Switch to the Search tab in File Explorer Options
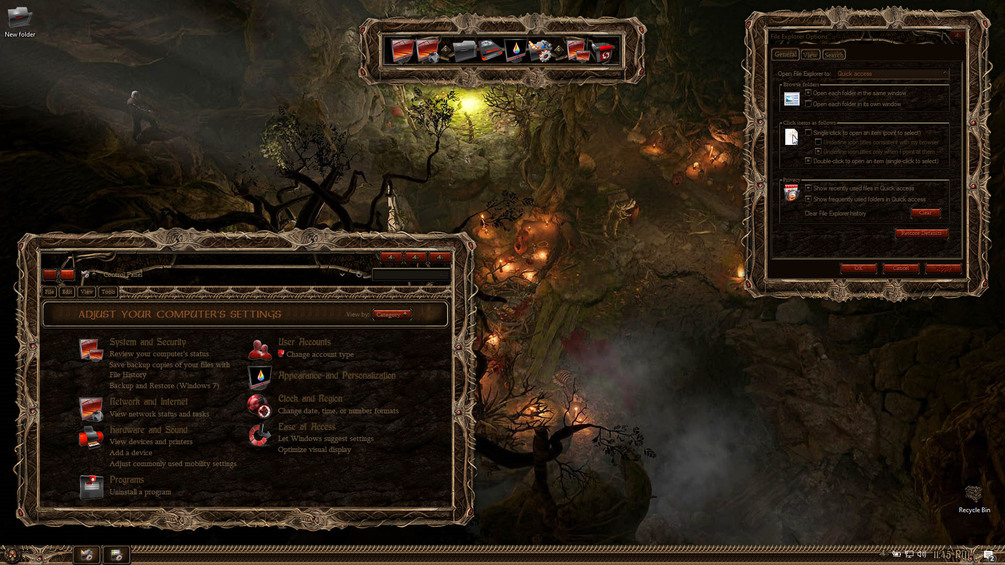This screenshot has width=1005, height=565. pyautogui.click(x=833, y=55)
